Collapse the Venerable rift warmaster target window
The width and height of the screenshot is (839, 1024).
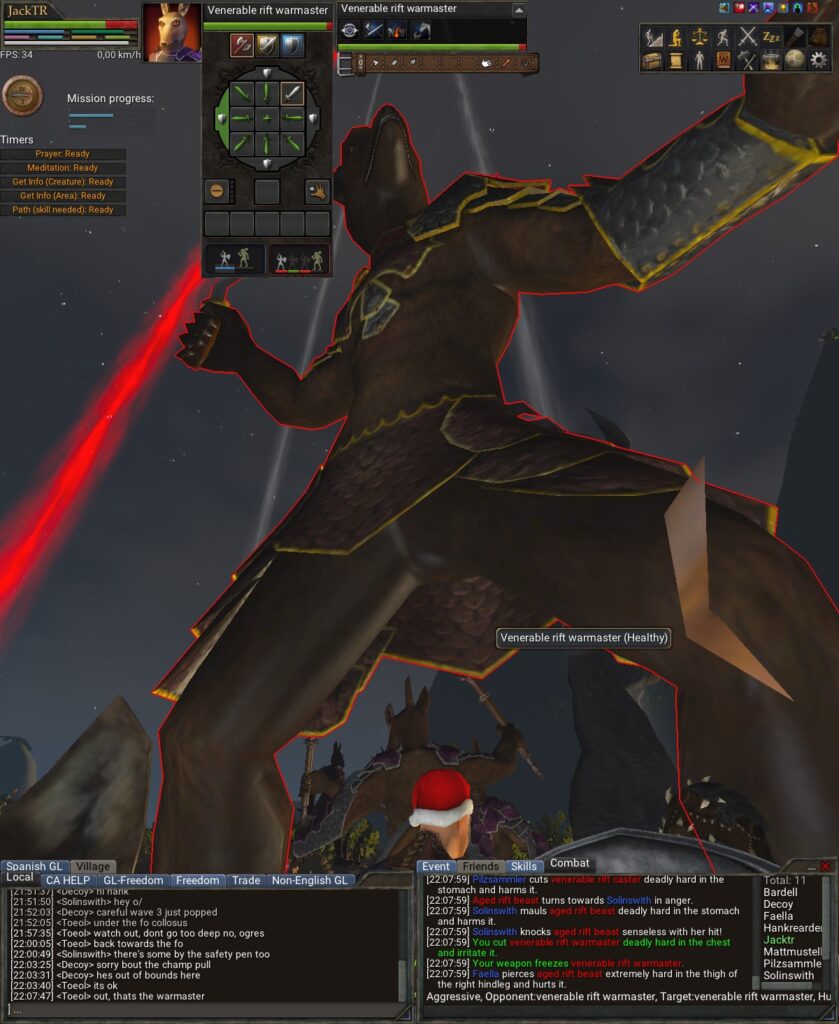tap(518, 10)
